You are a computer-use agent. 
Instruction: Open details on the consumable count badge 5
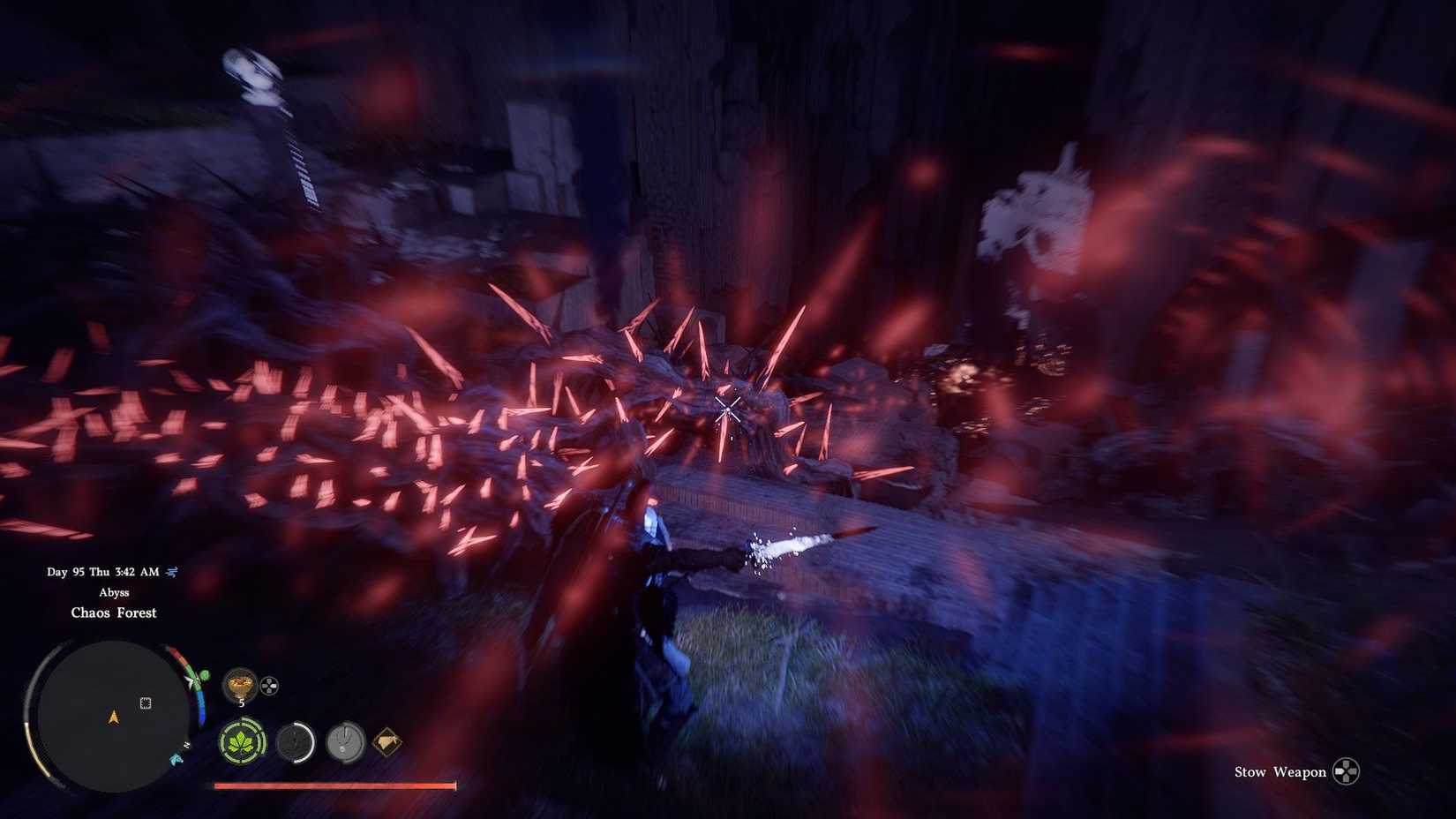tap(240, 701)
